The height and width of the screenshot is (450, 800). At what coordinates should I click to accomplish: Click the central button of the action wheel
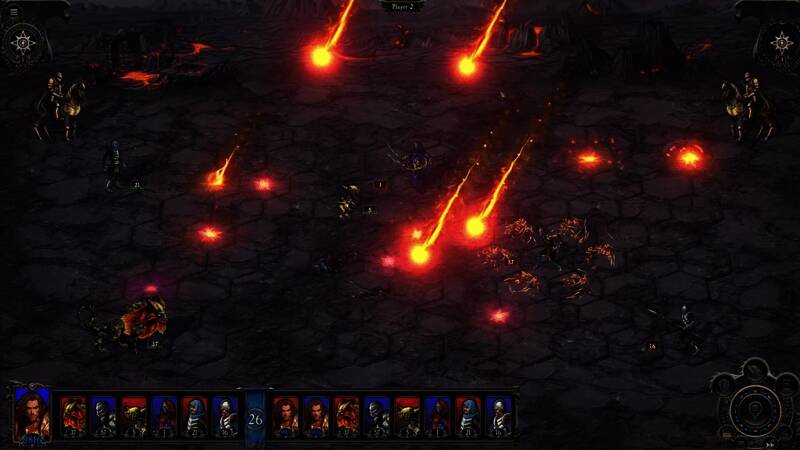tap(755, 407)
